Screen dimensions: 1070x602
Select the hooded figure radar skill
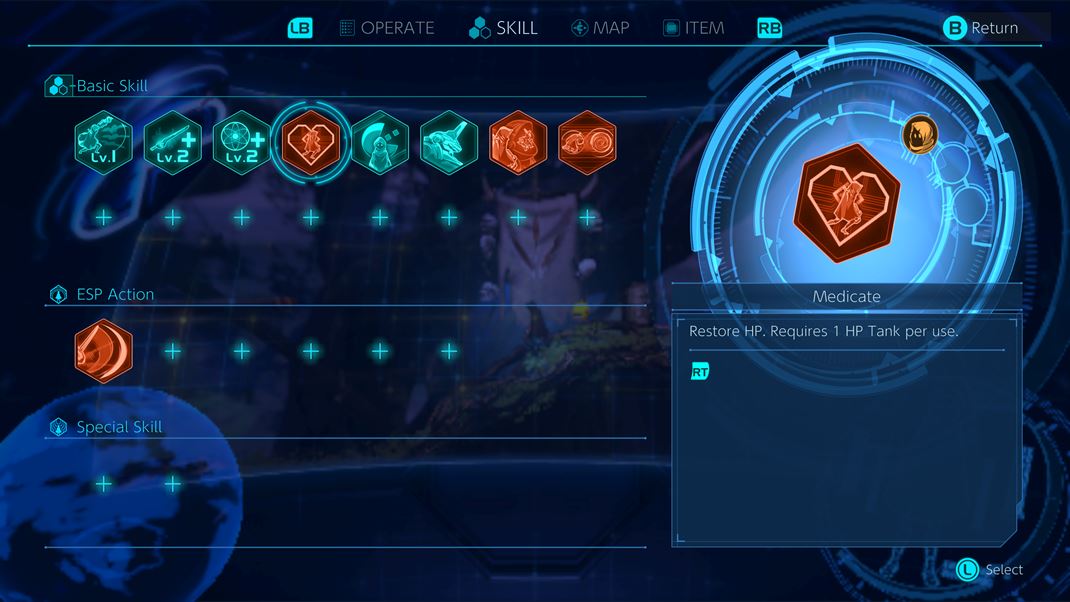(380, 143)
